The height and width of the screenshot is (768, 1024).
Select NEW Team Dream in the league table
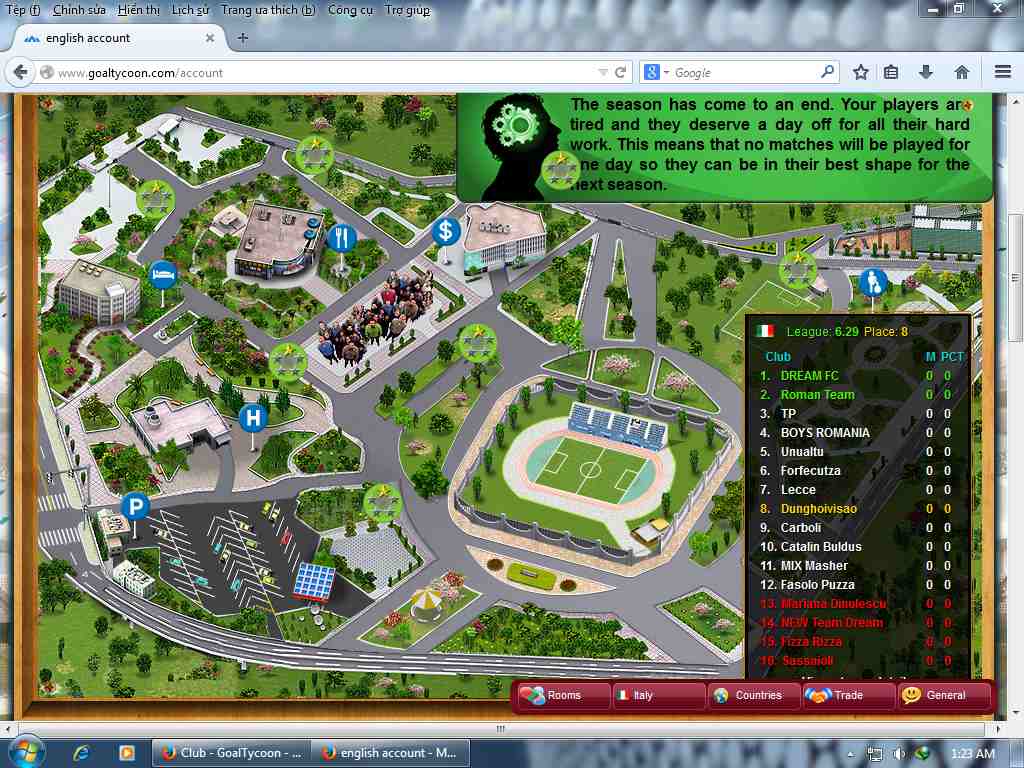831,623
